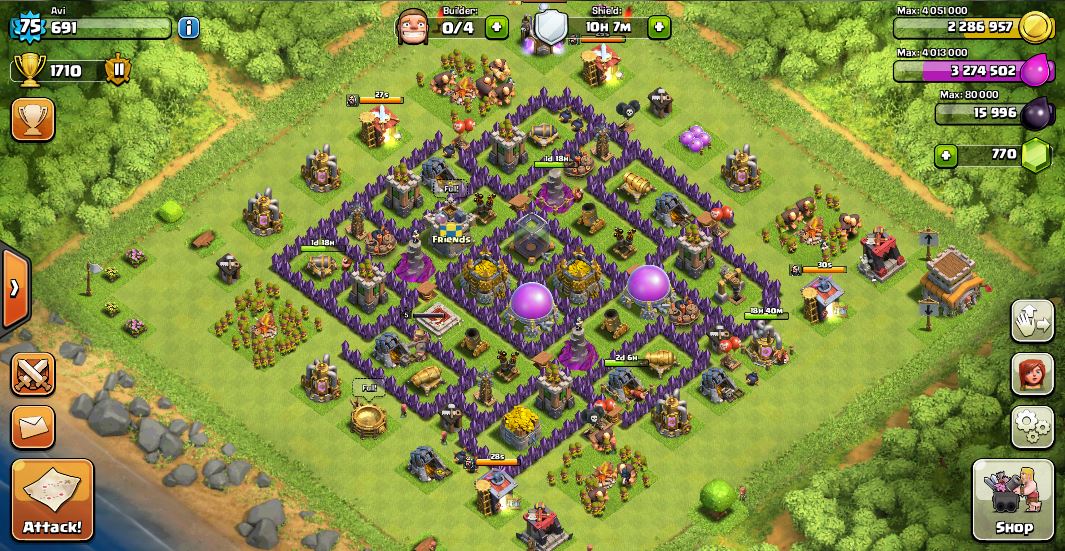Start a battle with the Attack! button
Viewport: 1065px width, 551px height.
[52, 499]
